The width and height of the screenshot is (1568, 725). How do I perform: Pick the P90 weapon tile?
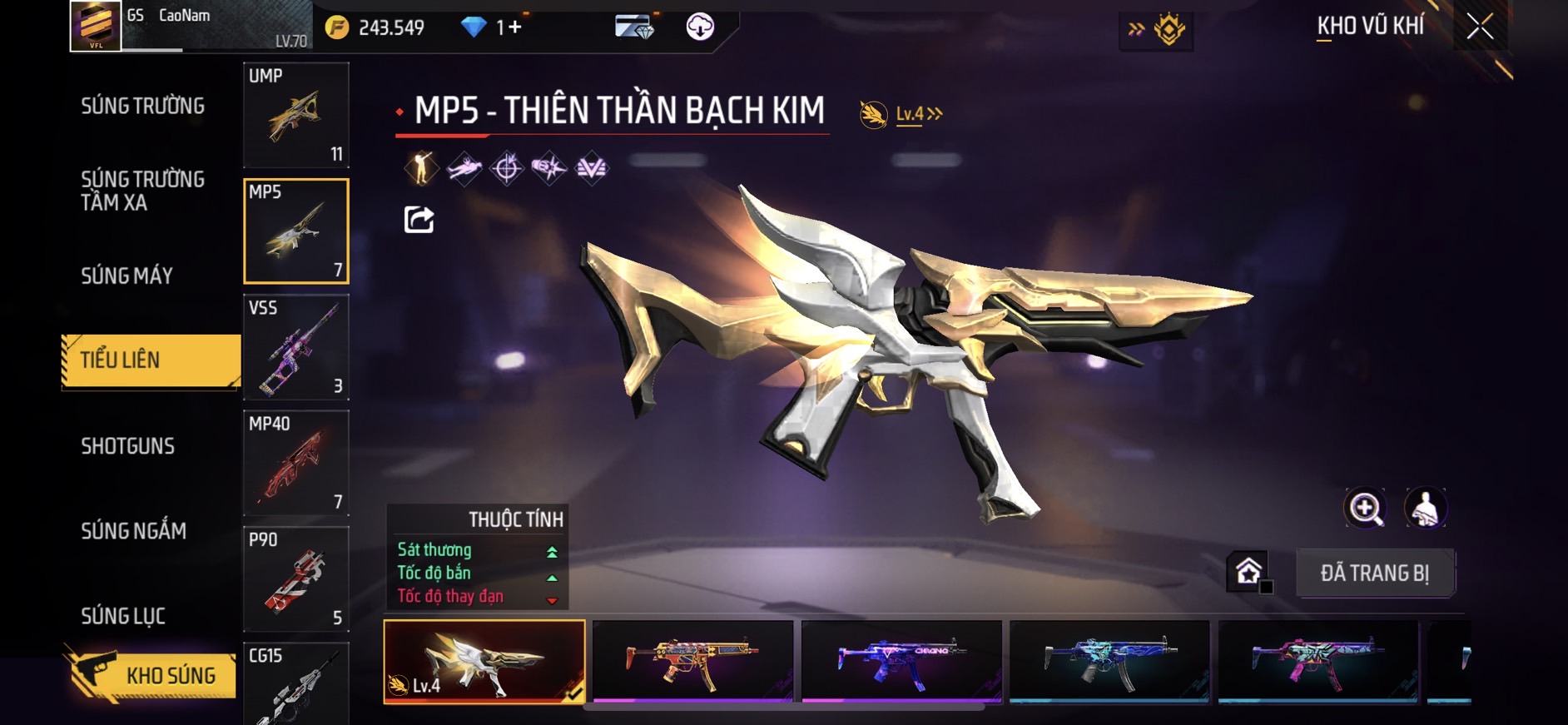(x=295, y=579)
